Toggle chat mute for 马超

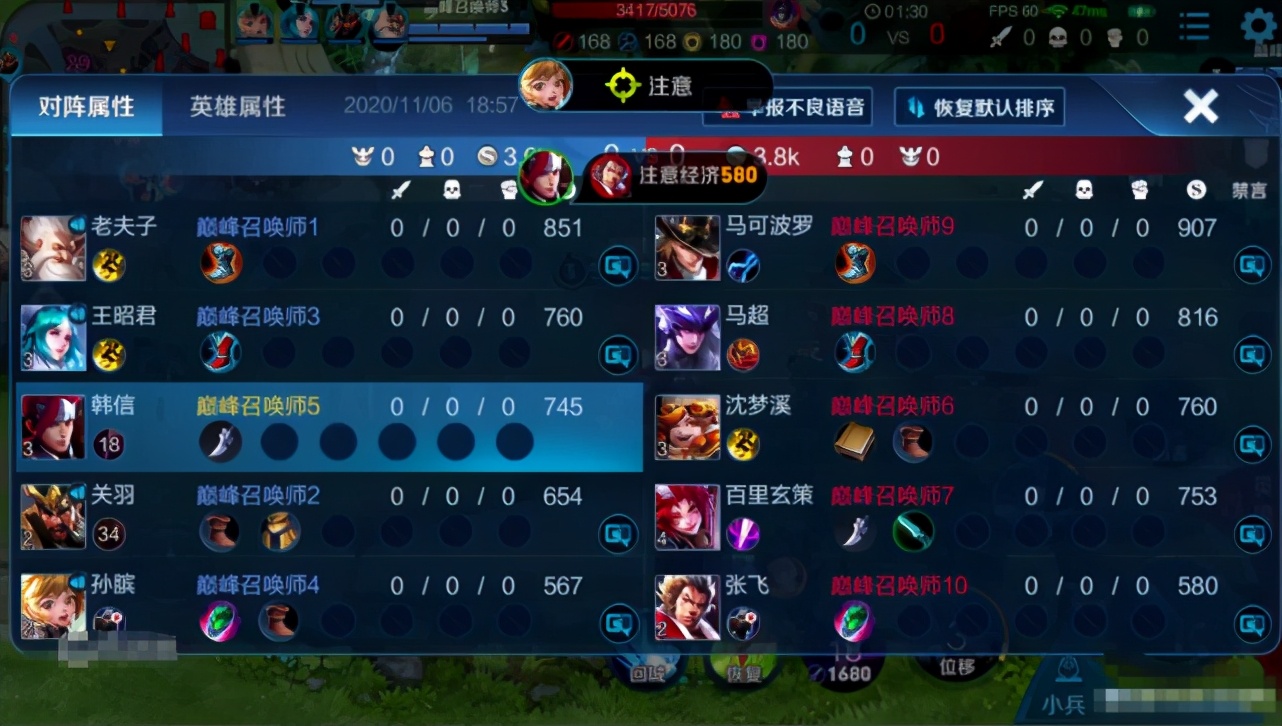coord(1252,354)
